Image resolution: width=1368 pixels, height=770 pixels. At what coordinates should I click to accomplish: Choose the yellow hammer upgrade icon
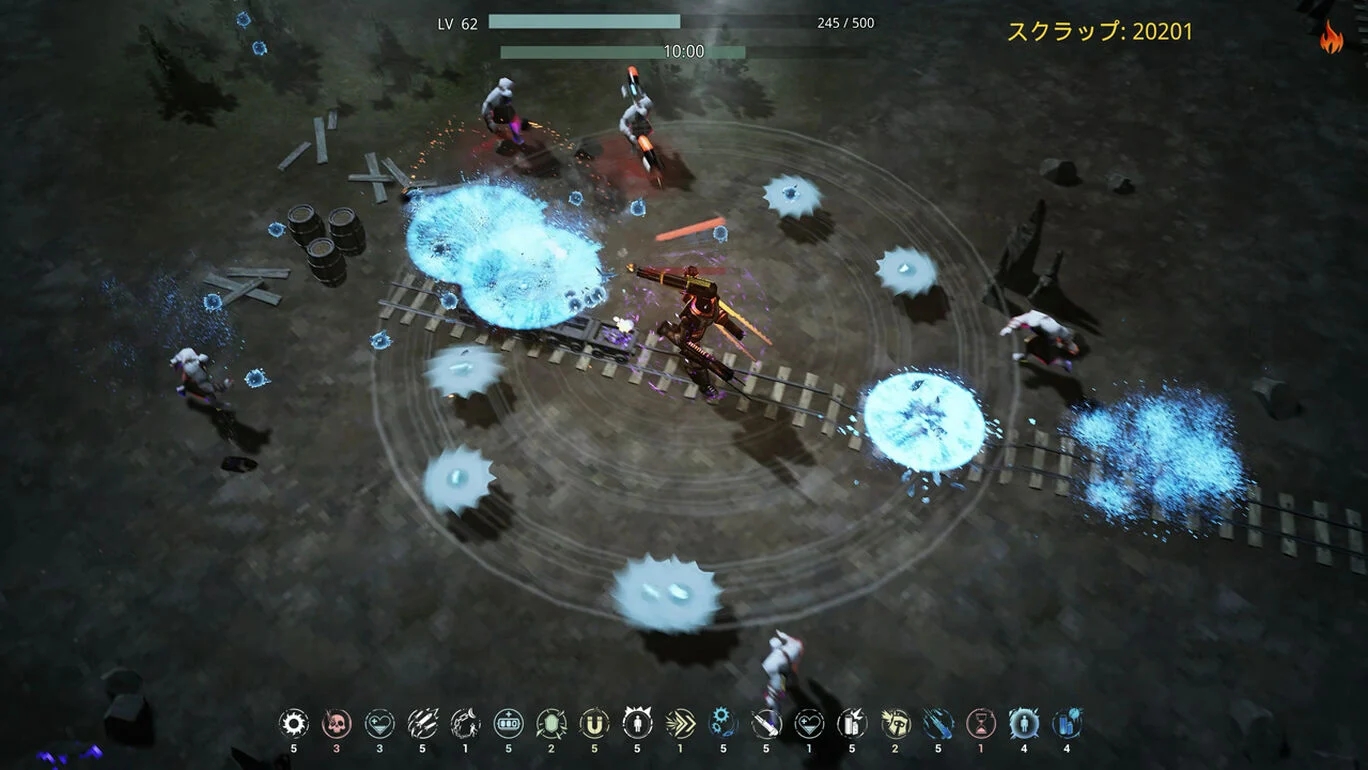[x=895, y=723]
